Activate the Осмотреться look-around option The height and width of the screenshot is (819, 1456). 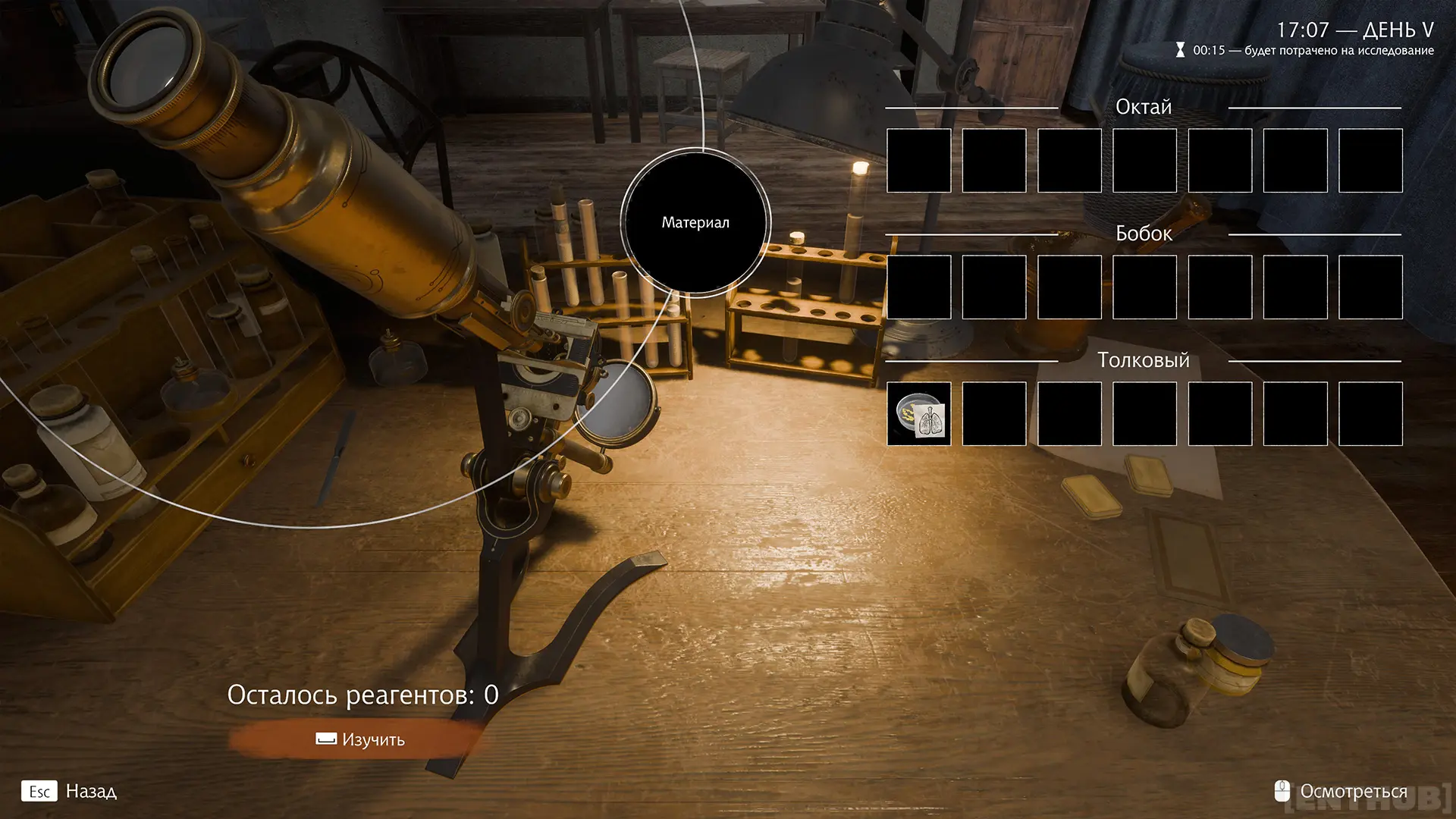point(1342,791)
